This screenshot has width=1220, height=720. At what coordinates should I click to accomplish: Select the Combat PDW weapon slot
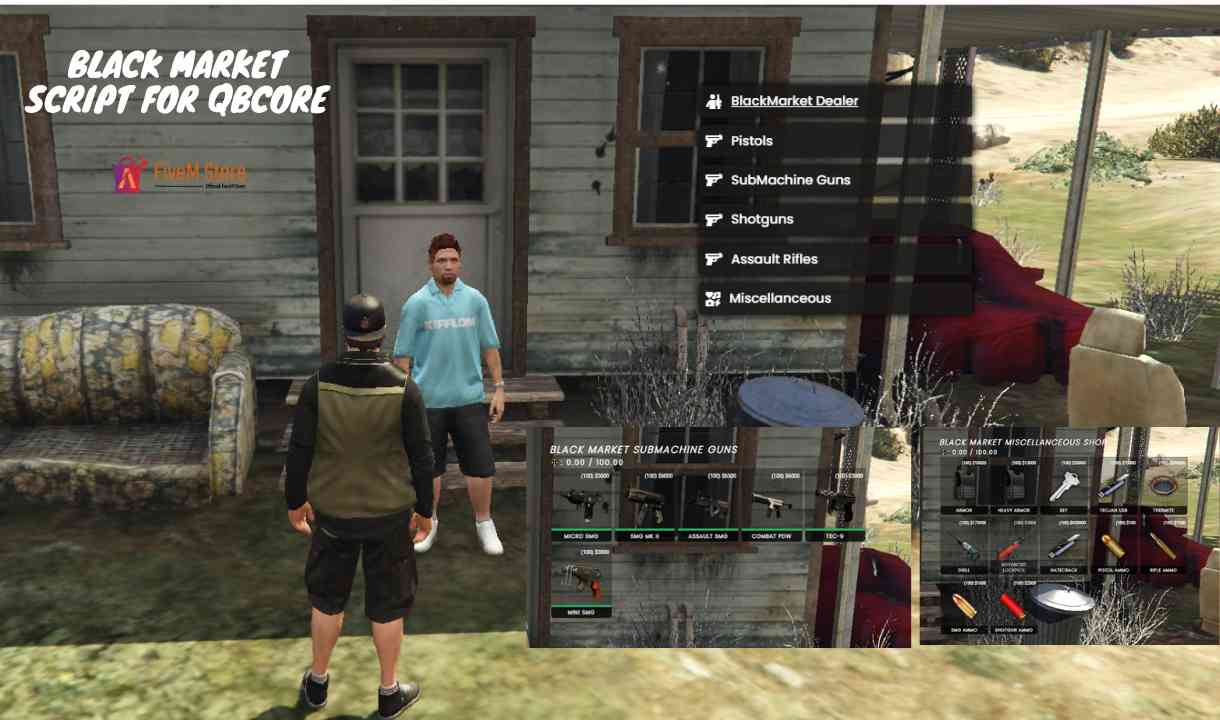(x=773, y=505)
